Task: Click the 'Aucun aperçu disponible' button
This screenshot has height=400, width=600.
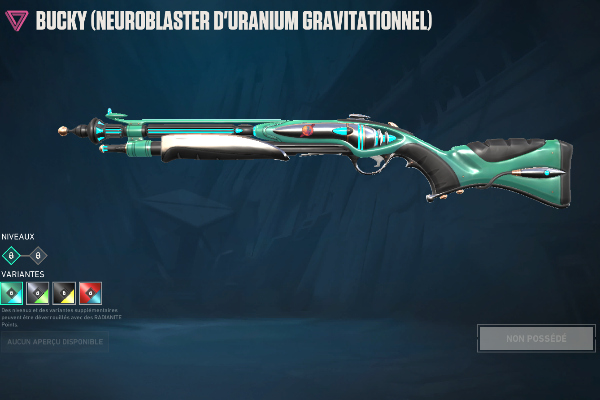Action: (55, 342)
